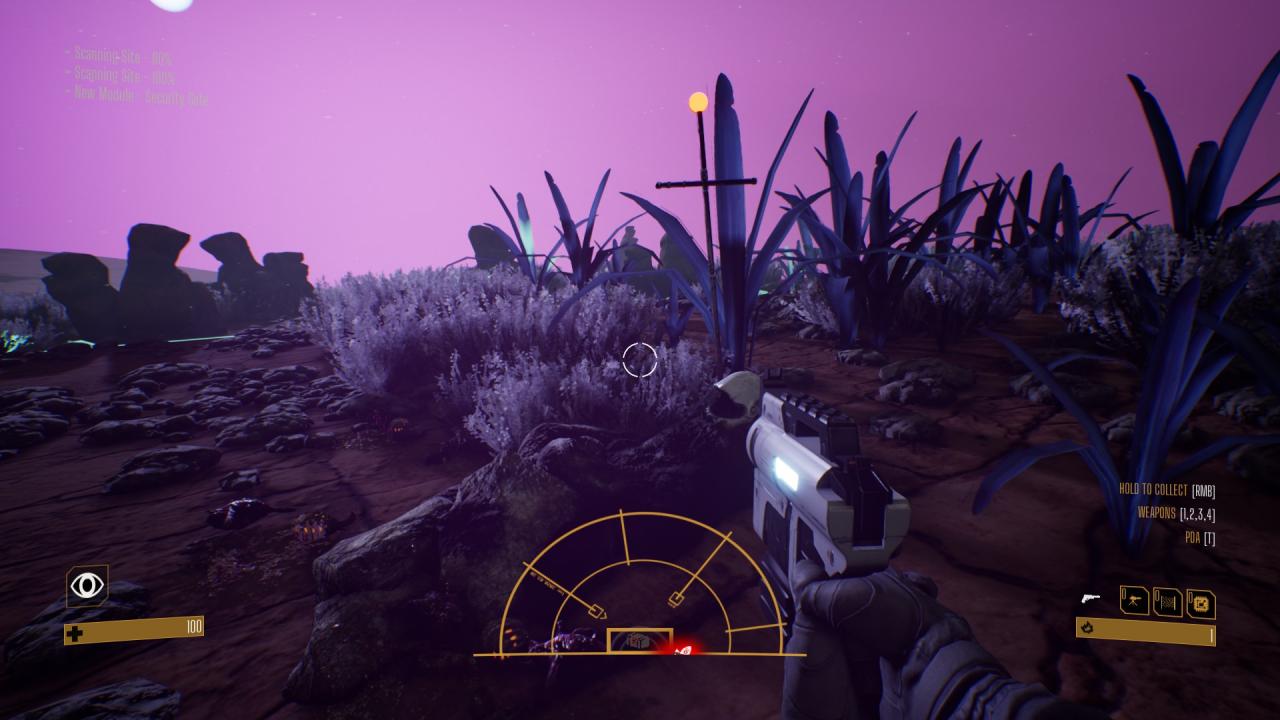Select the pistol weapon icon
The height and width of the screenshot is (720, 1280).
[1090, 600]
